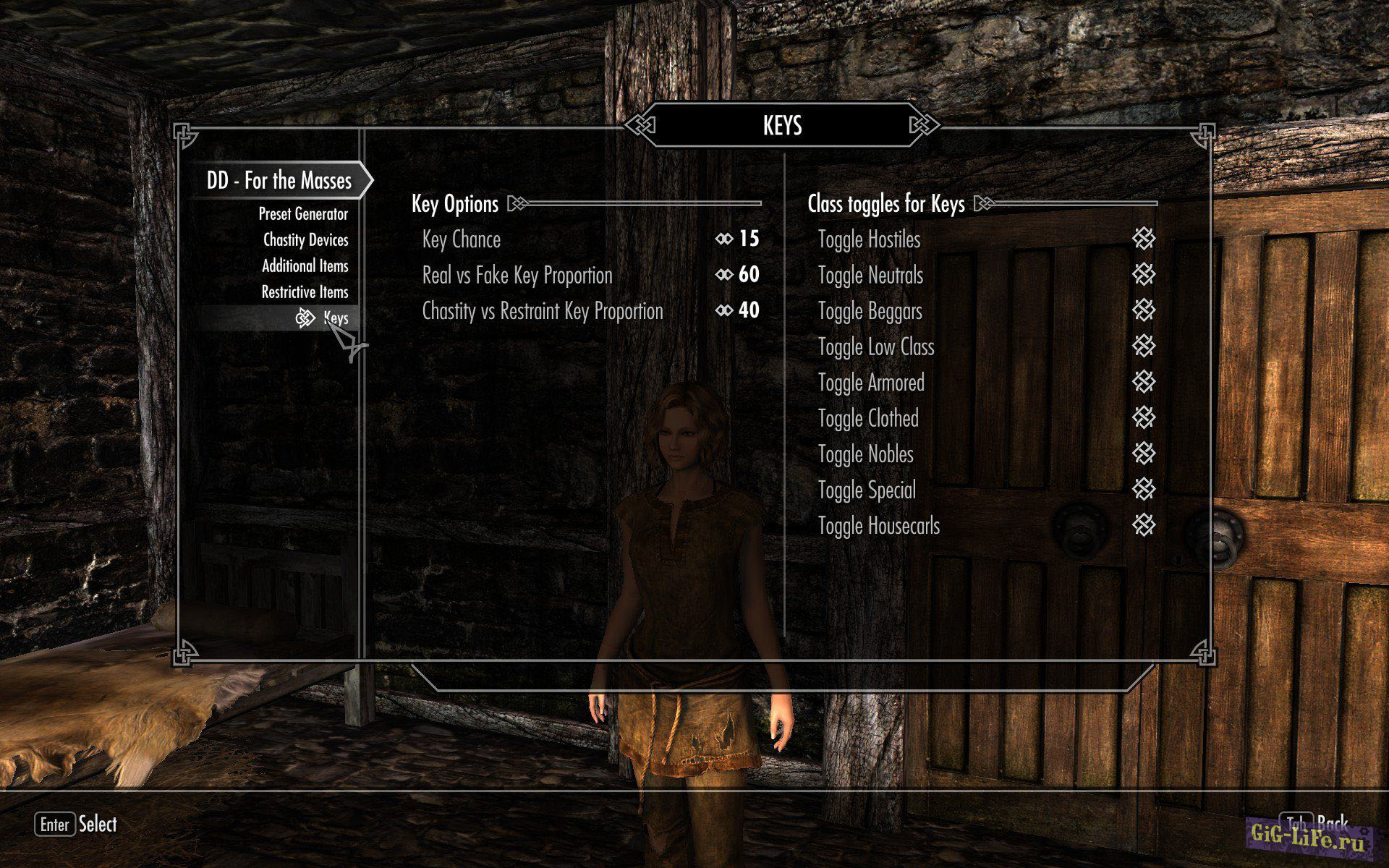This screenshot has width=1389, height=868.
Task: Open the Additional Items page
Action: (305, 266)
